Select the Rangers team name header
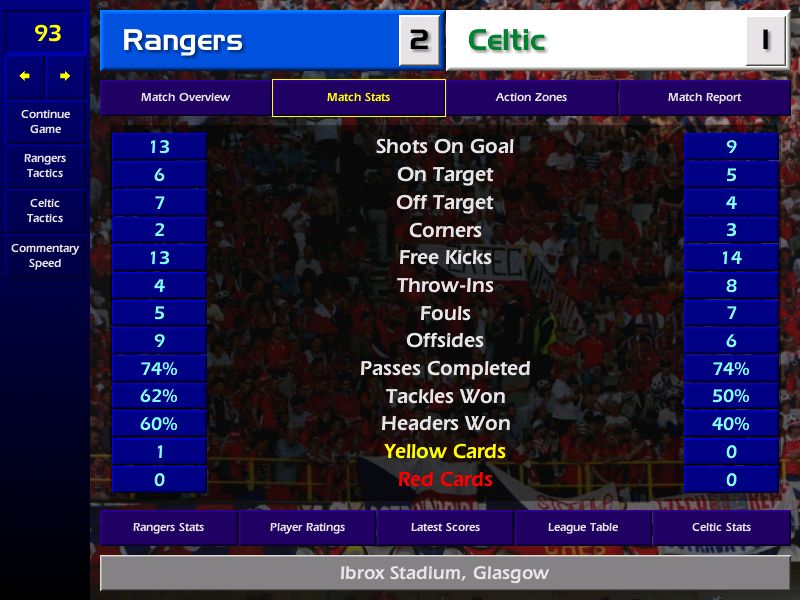 point(250,41)
